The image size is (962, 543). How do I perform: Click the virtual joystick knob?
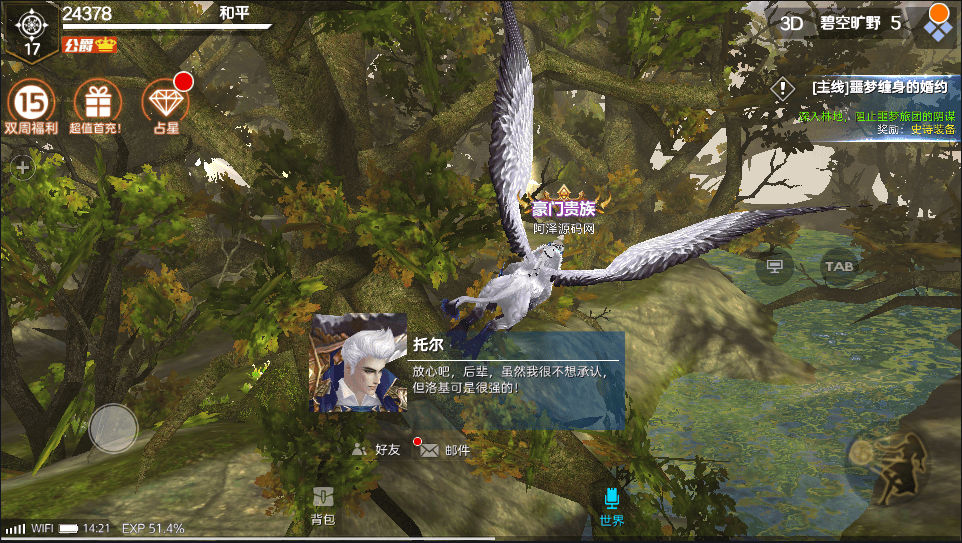click(113, 428)
